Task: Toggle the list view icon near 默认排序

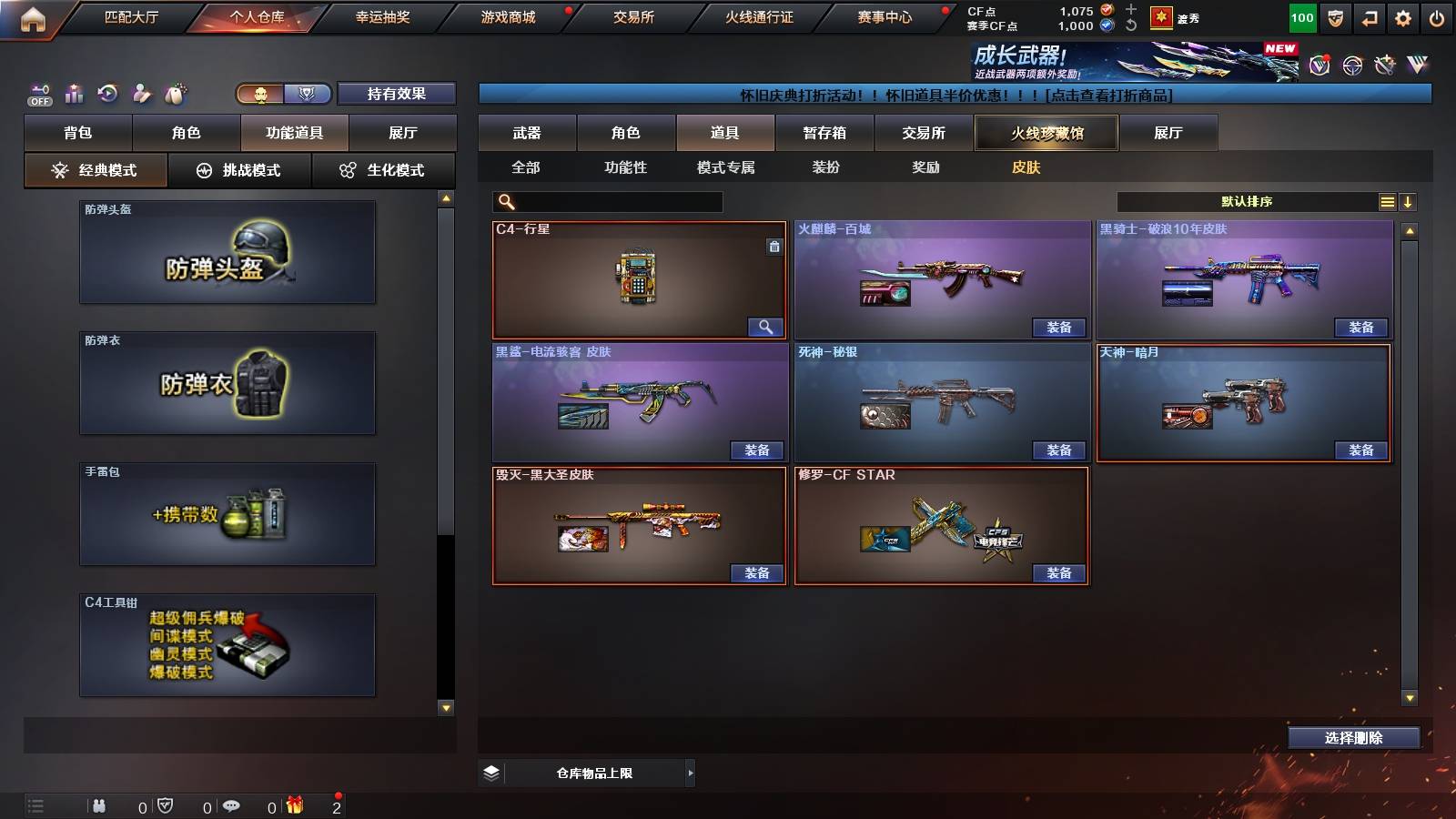Action: pos(1386,201)
